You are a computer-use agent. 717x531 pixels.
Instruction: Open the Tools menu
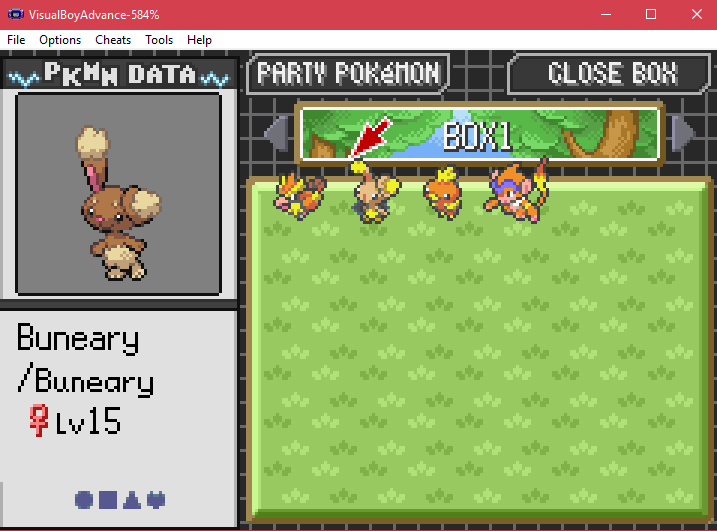click(x=159, y=40)
